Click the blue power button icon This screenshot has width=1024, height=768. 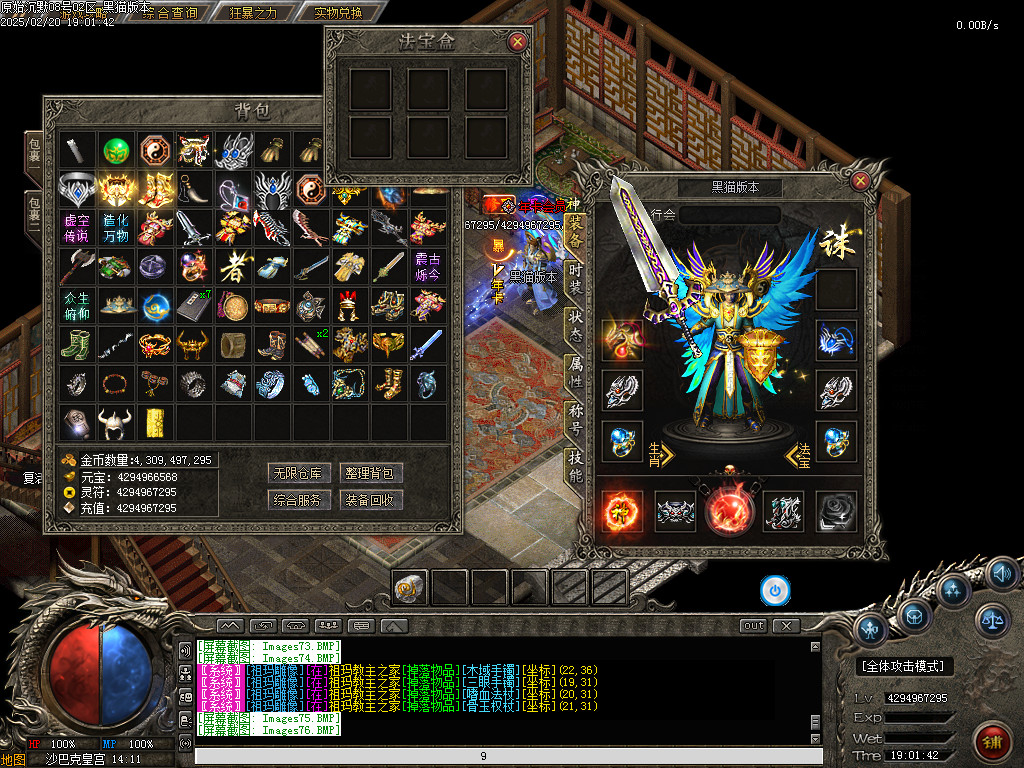tap(775, 590)
